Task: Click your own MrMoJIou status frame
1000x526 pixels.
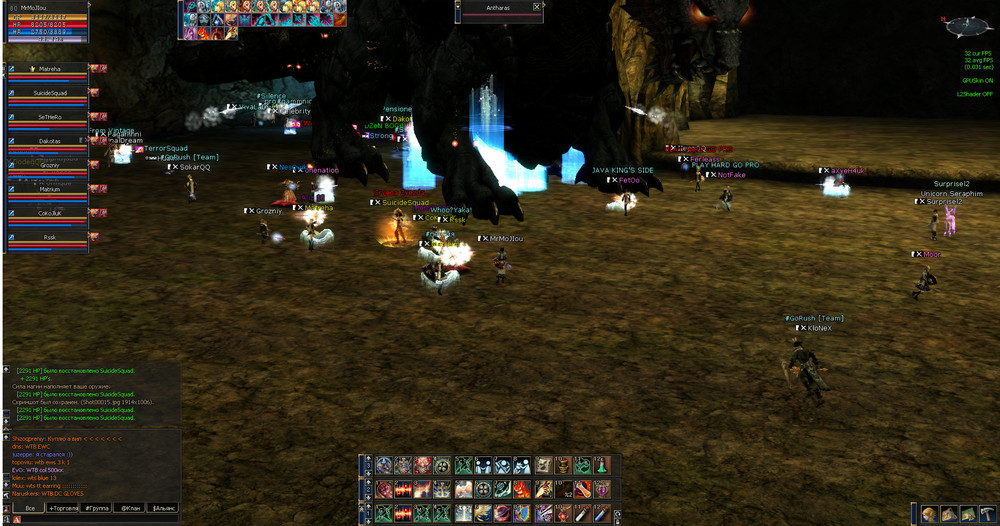Action: click(45, 21)
